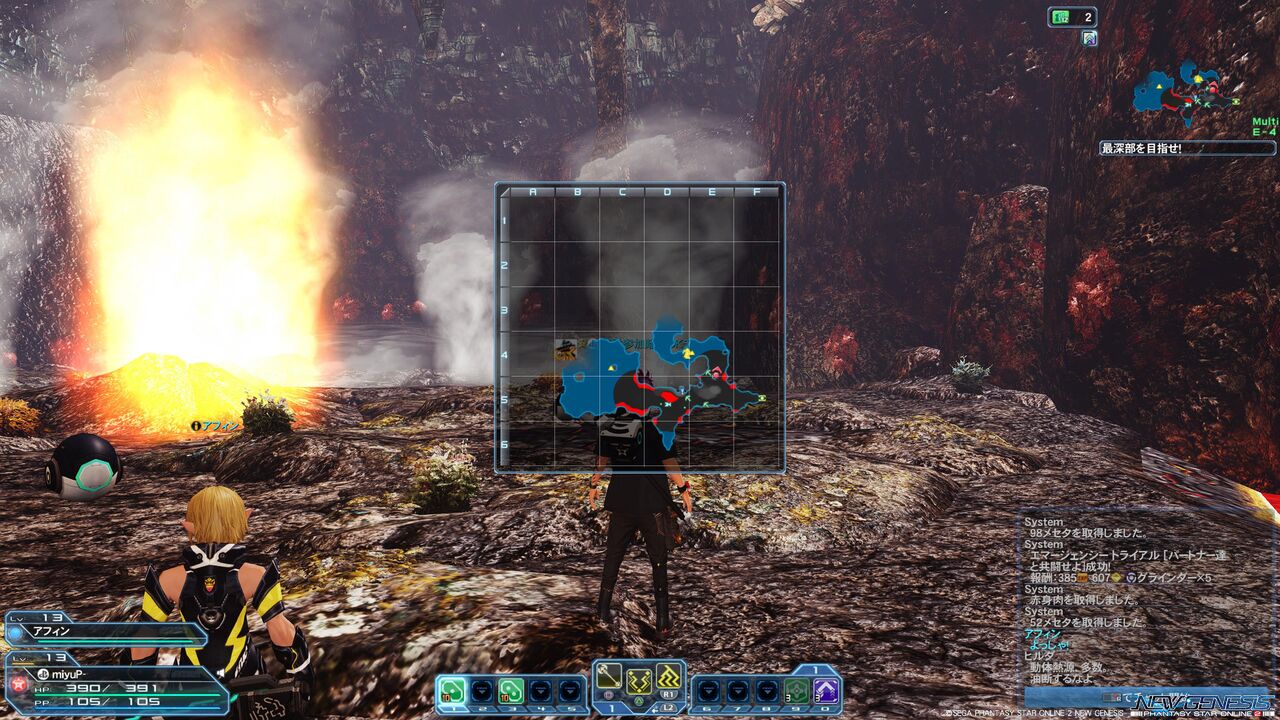Select the red boss marker on the minimap
1280x720 pixels.
(x=1213, y=89)
